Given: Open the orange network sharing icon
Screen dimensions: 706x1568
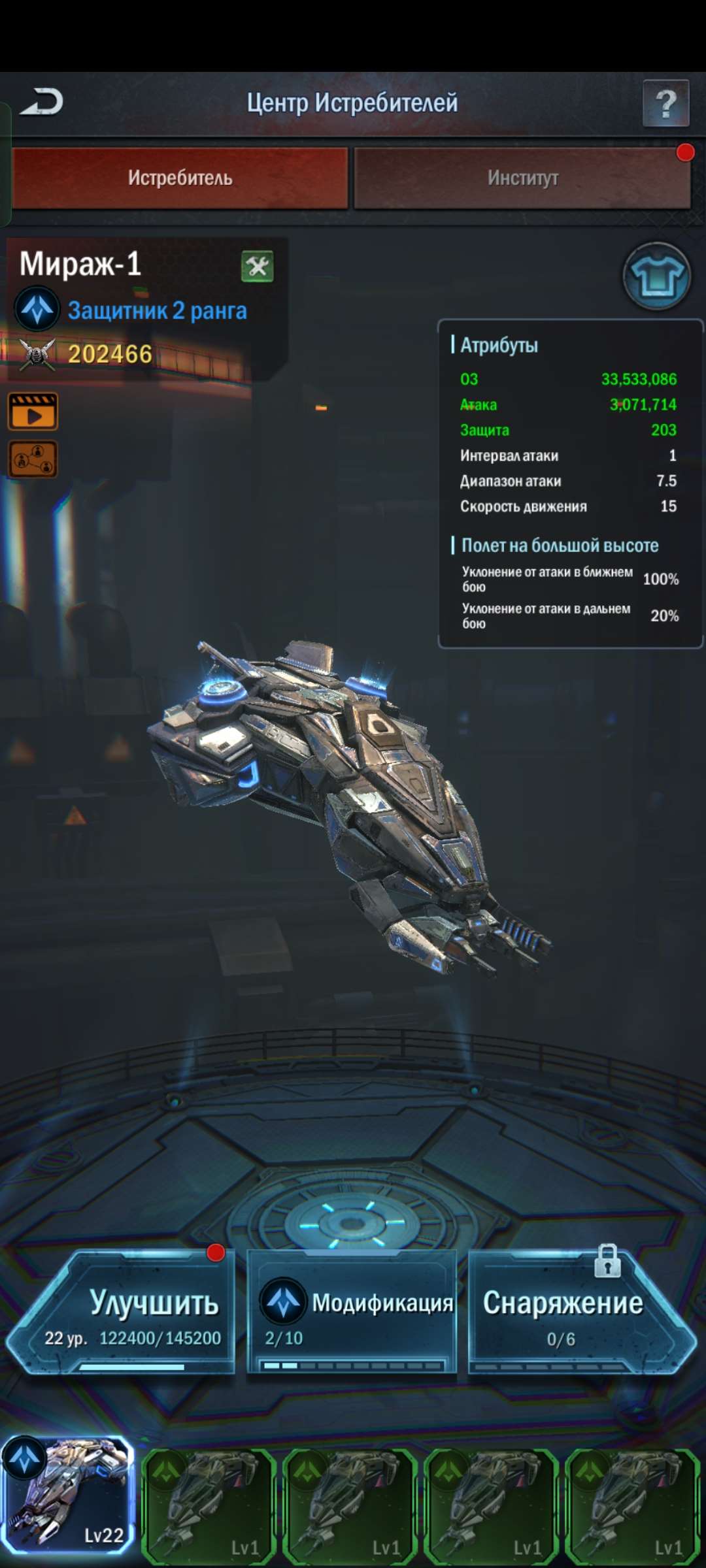Looking at the screenshot, I should click(33, 459).
